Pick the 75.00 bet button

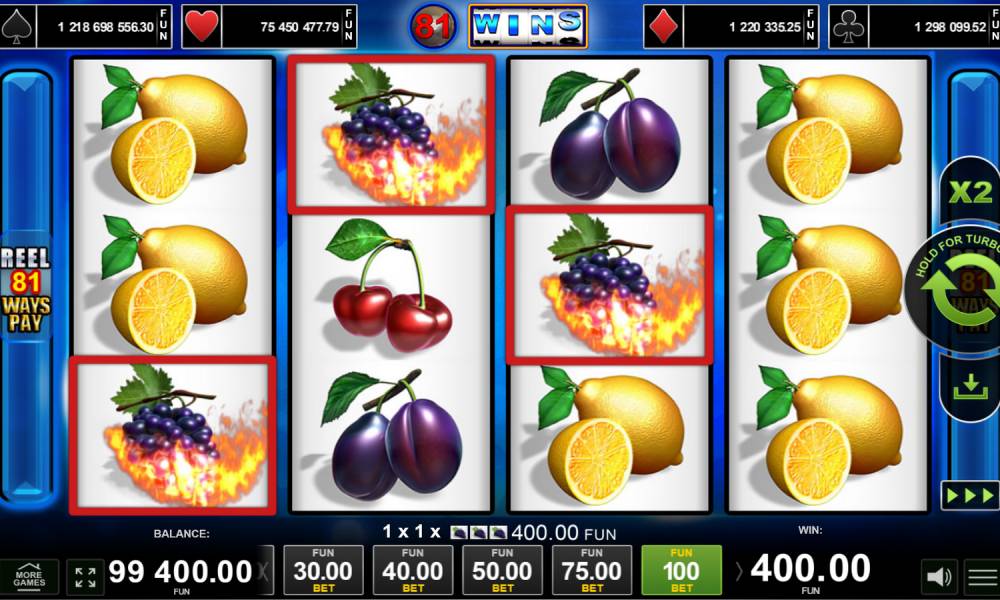[x=592, y=570]
